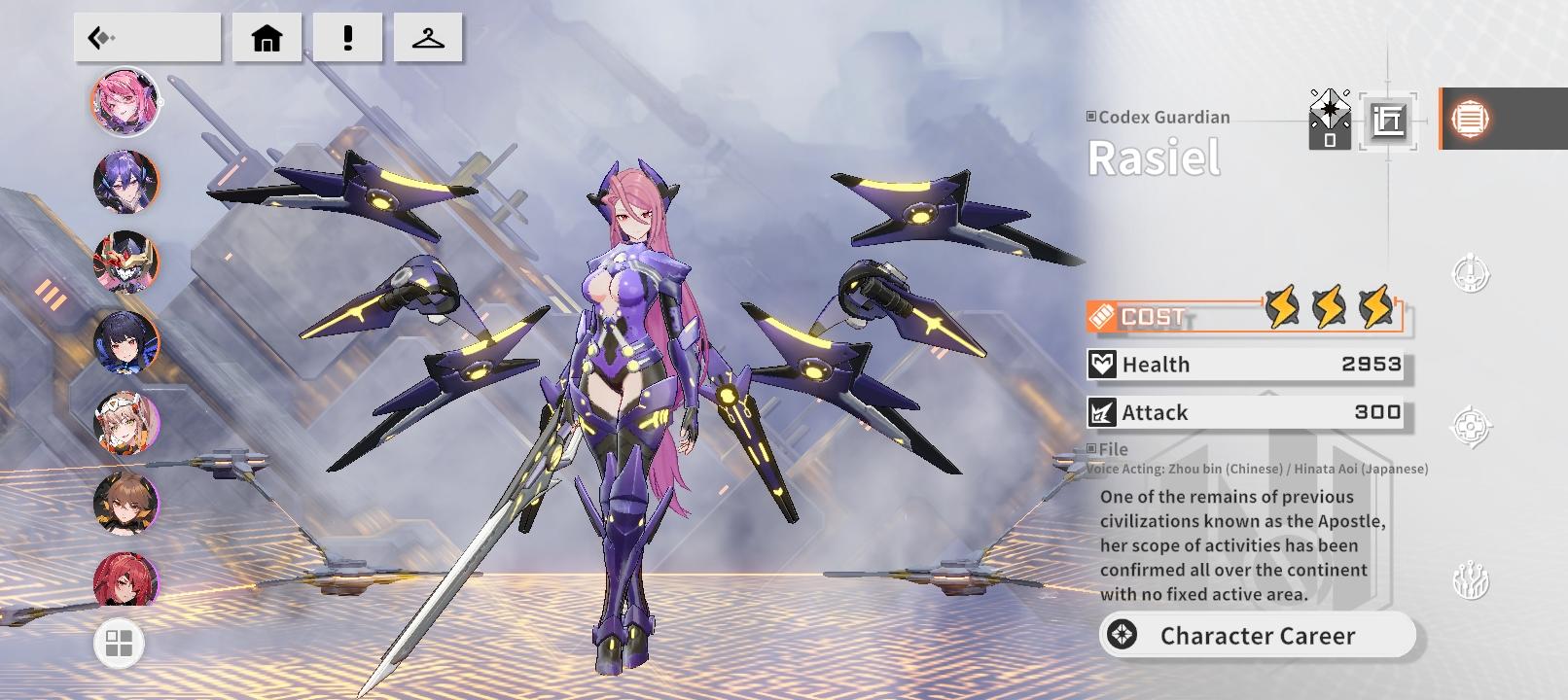Viewport: 1568px width, 700px height.
Task: Open Character Career
Action: pyautogui.click(x=1258, y=636)
